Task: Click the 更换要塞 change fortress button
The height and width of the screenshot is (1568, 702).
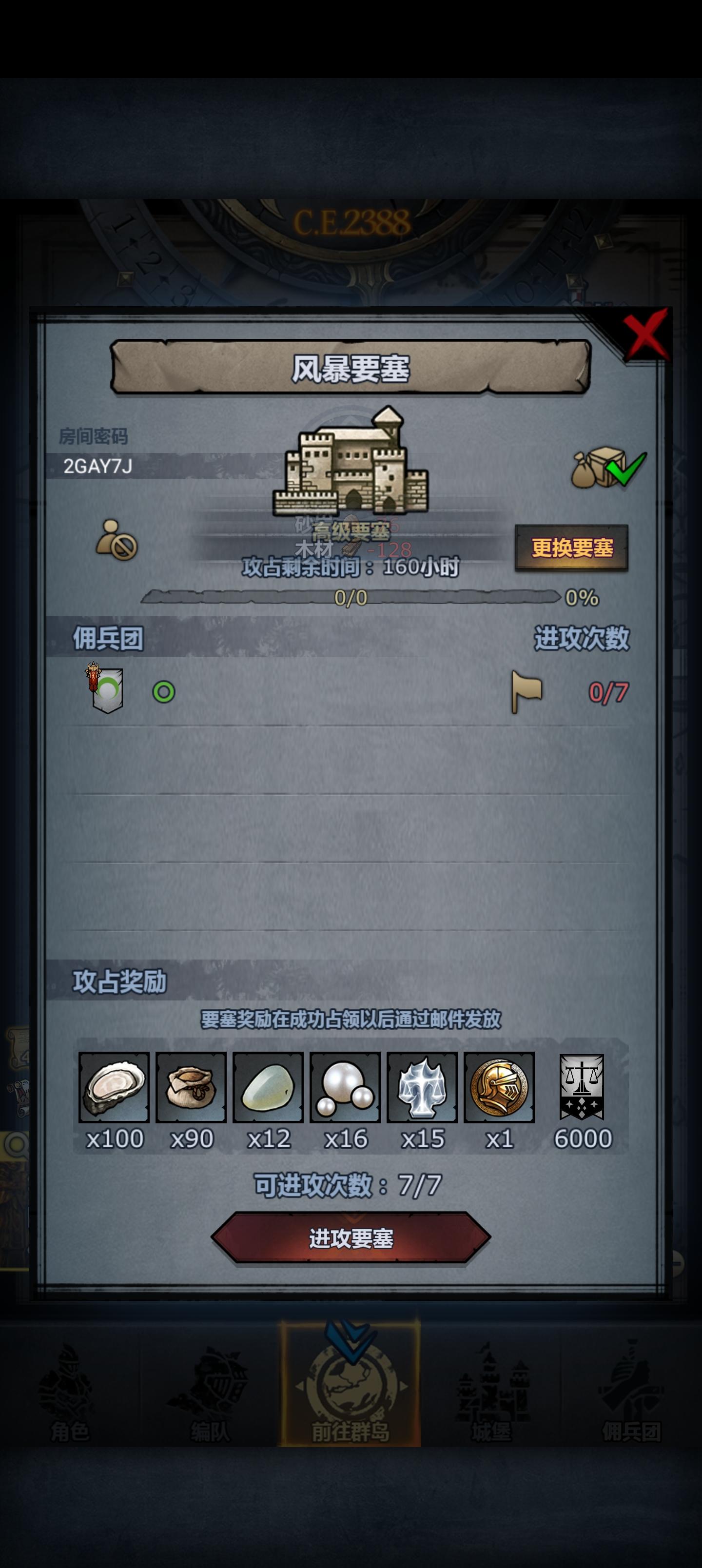Action: click(x=573, y=548)
